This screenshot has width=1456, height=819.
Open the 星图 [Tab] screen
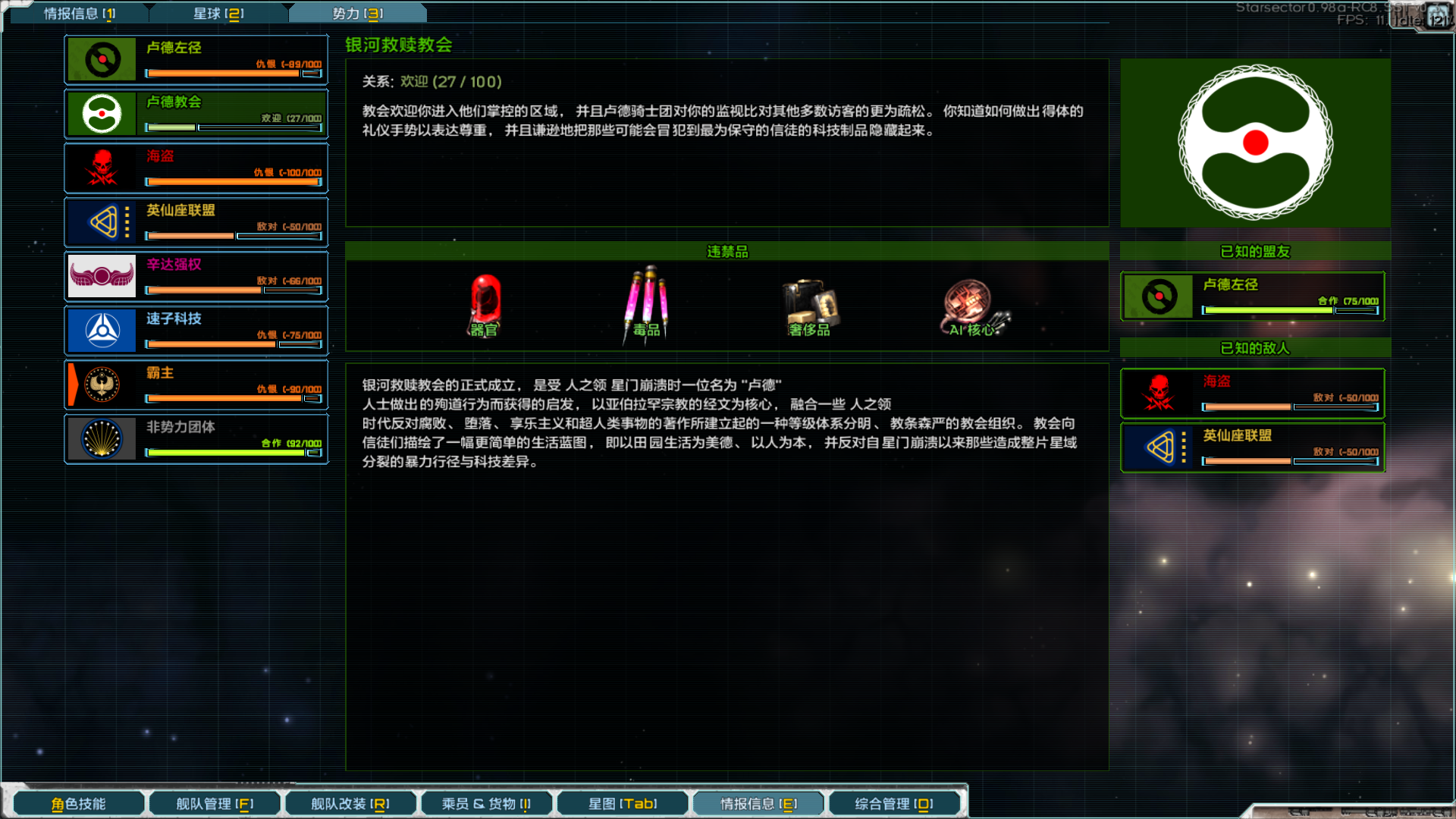click(x=622, y=802)
